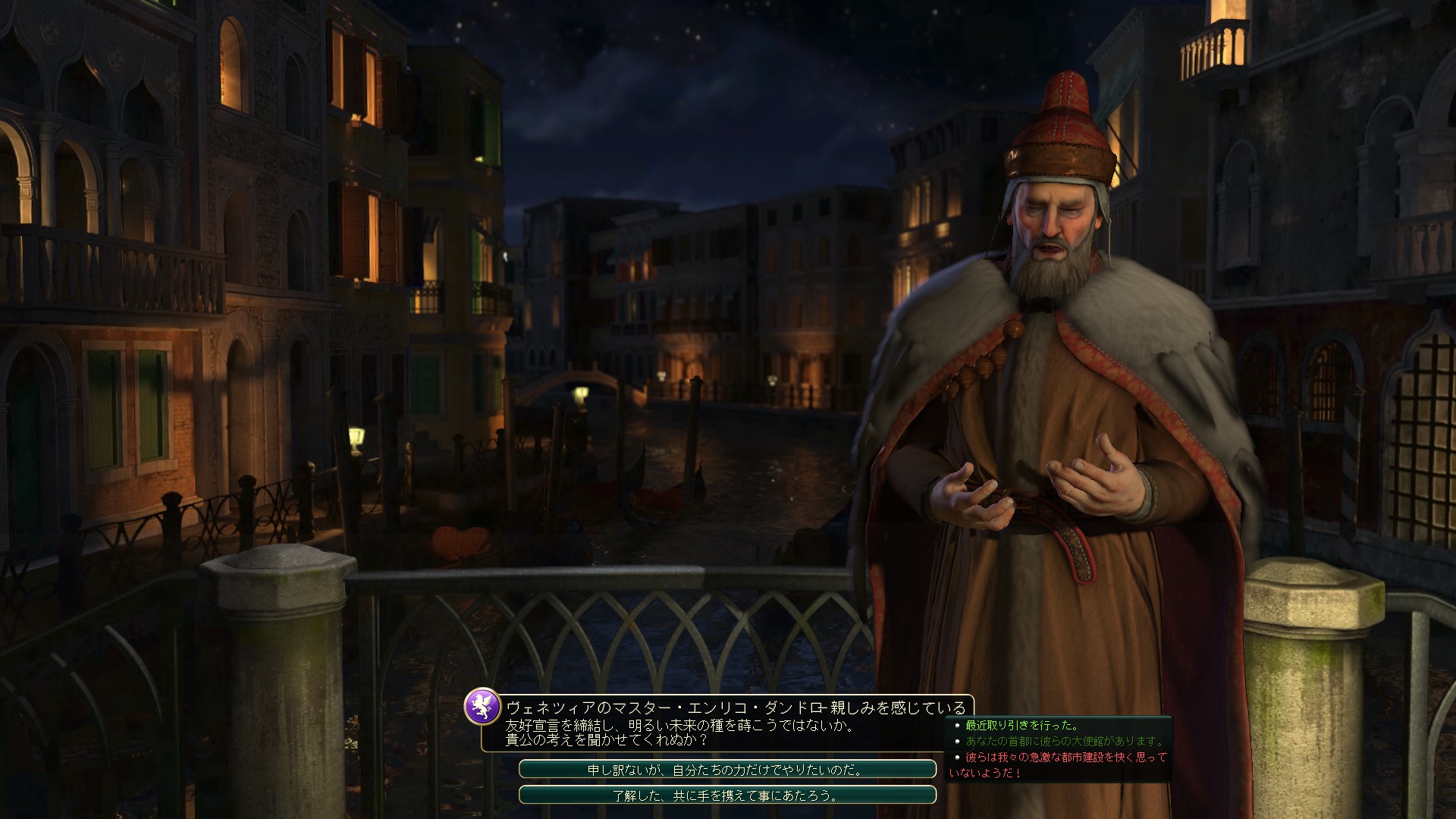The width and height of the screenshot is (1456, 819).
Task: Accept the declaration of friendship with Venice
Action: [726, 795]
